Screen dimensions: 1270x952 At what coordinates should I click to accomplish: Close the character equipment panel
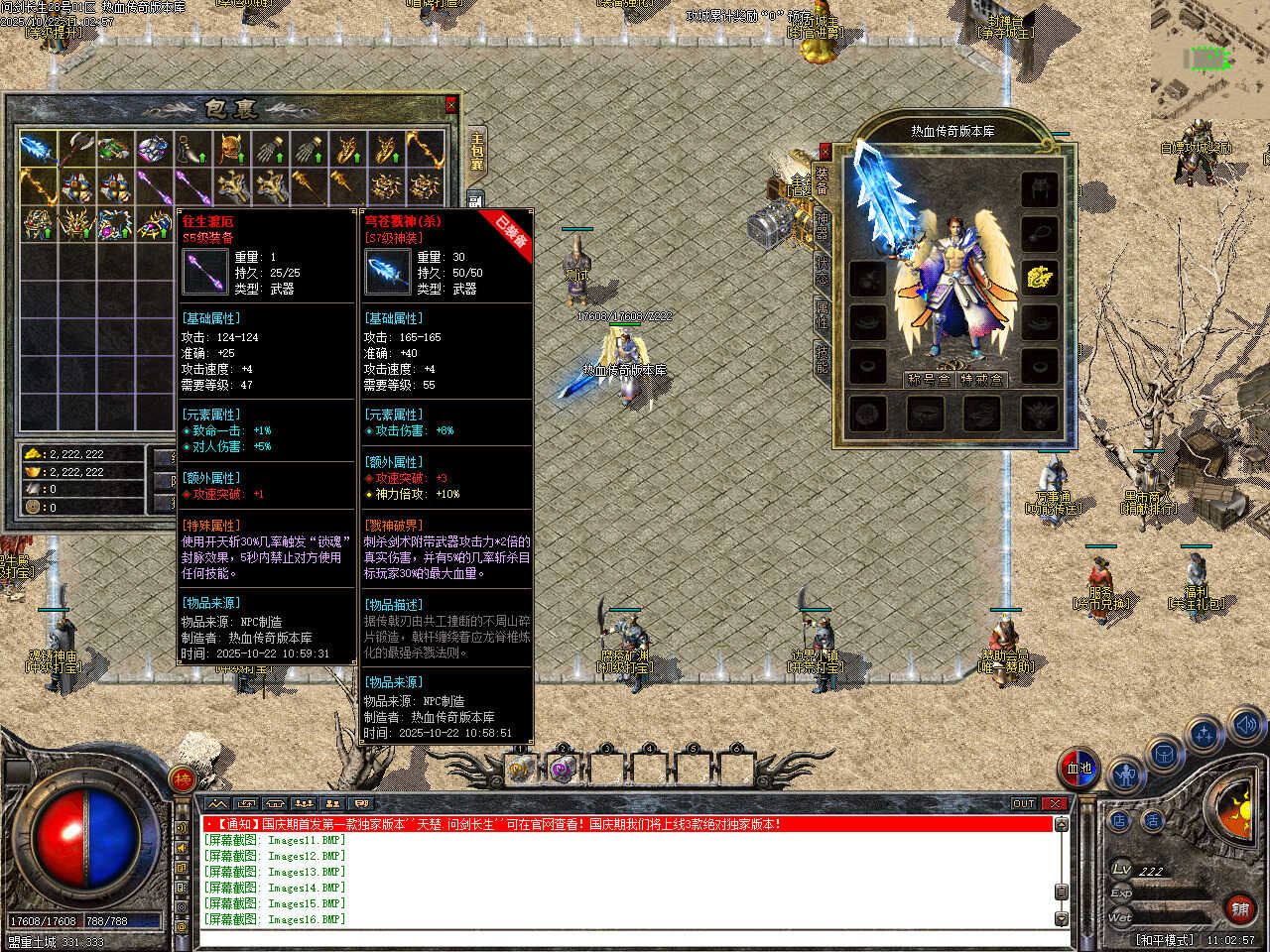point(825,152)
